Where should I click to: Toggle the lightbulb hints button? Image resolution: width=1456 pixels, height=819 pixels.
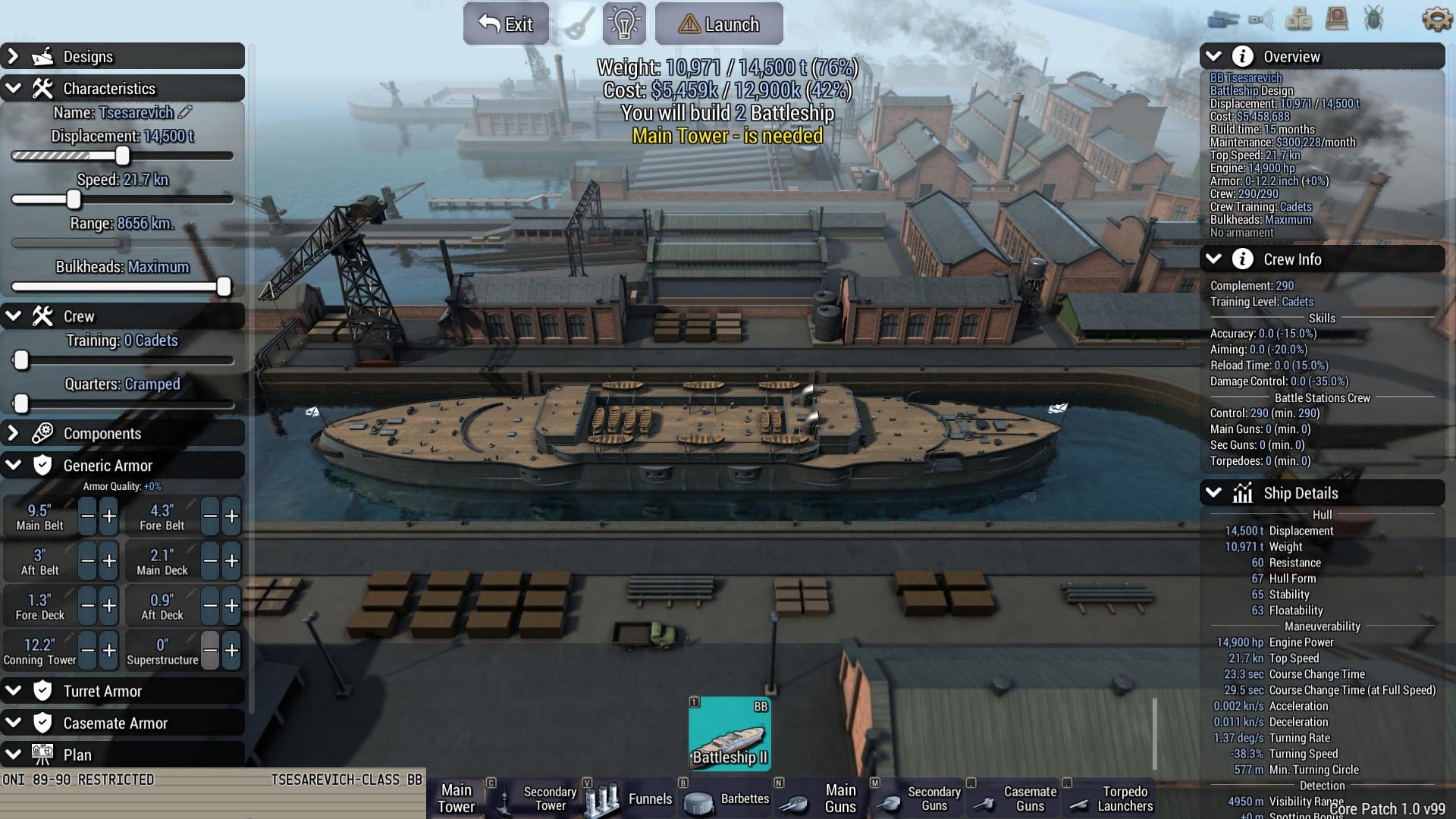click(x=624, y=24)
